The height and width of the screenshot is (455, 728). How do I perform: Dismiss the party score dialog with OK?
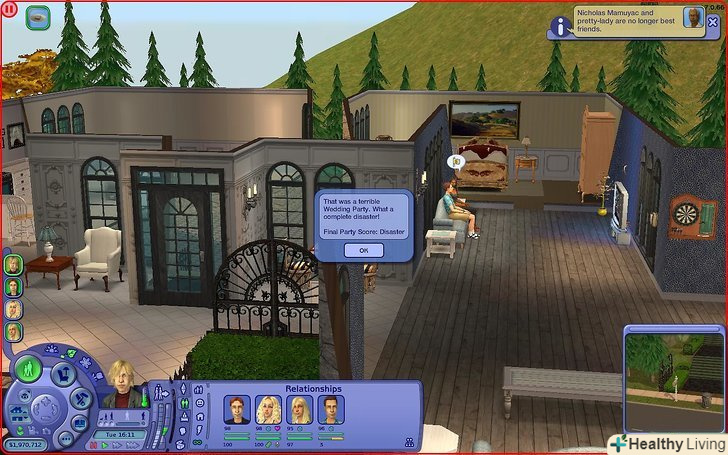pos(363,250)
